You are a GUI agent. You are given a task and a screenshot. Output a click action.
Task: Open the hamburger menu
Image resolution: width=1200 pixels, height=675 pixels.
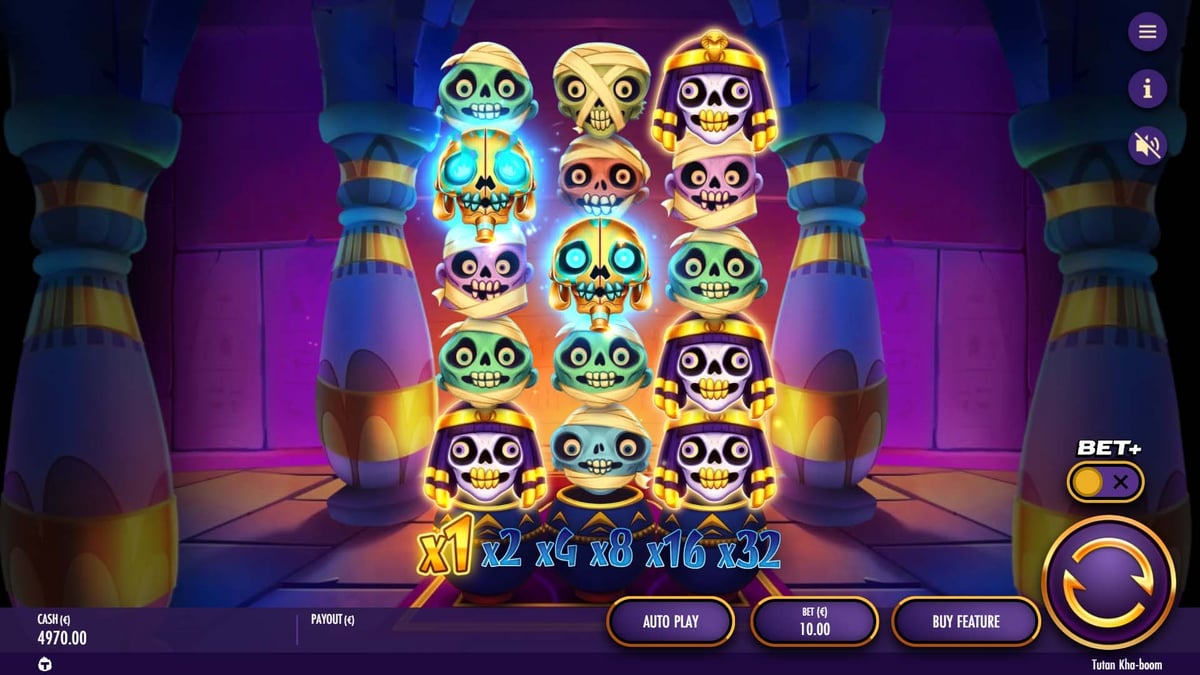pyautogui.click(x=1147, y=32)
